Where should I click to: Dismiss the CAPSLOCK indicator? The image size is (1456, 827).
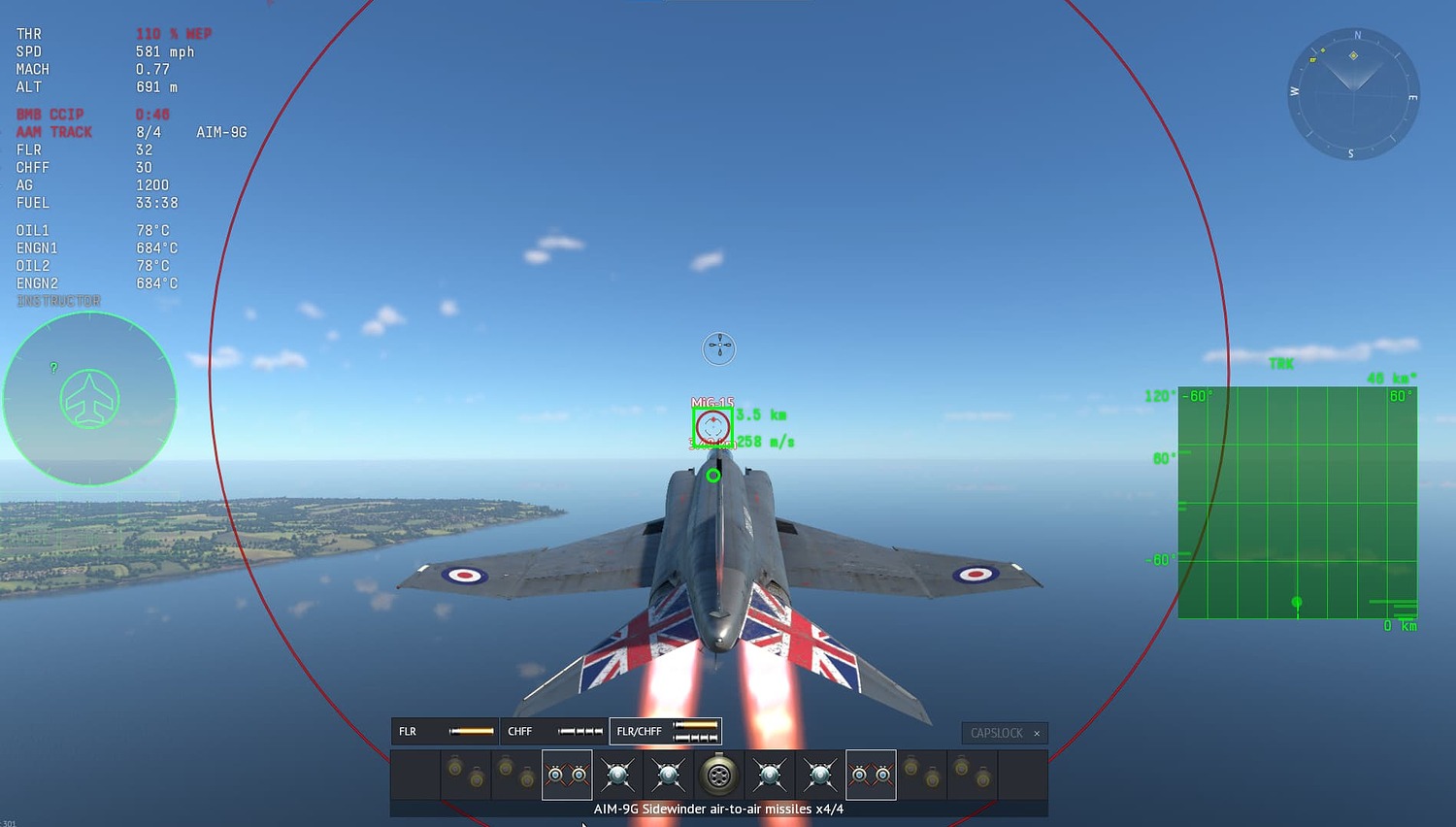(x=1038, y=733)
